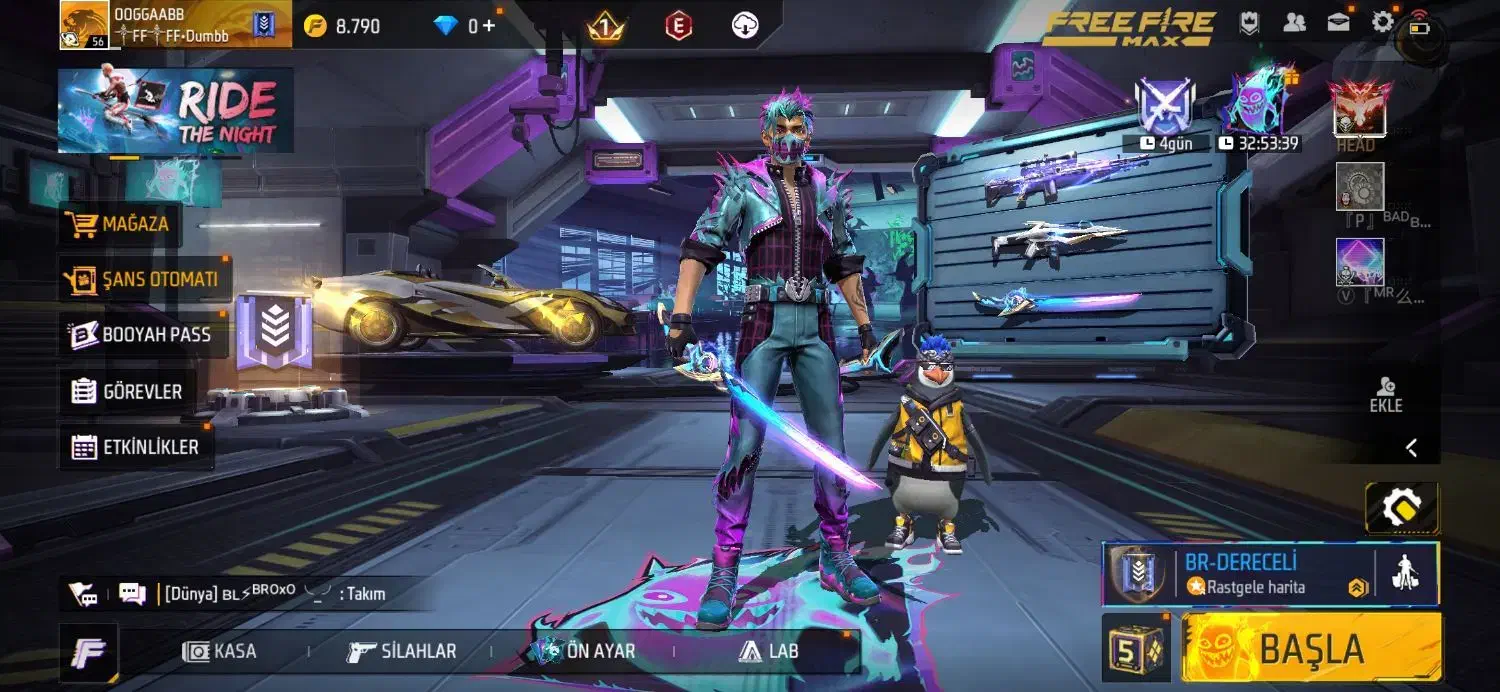Open the mail envelope icon
Image resolution: width=1500 pixels, height=692 pixels.
pyautogui.click(x=1338, y=22)
